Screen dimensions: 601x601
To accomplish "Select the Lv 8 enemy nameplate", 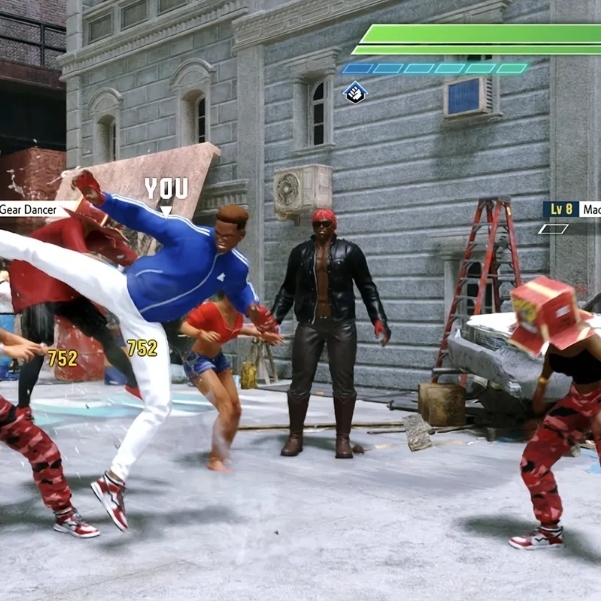I will [x=572, y=209].
